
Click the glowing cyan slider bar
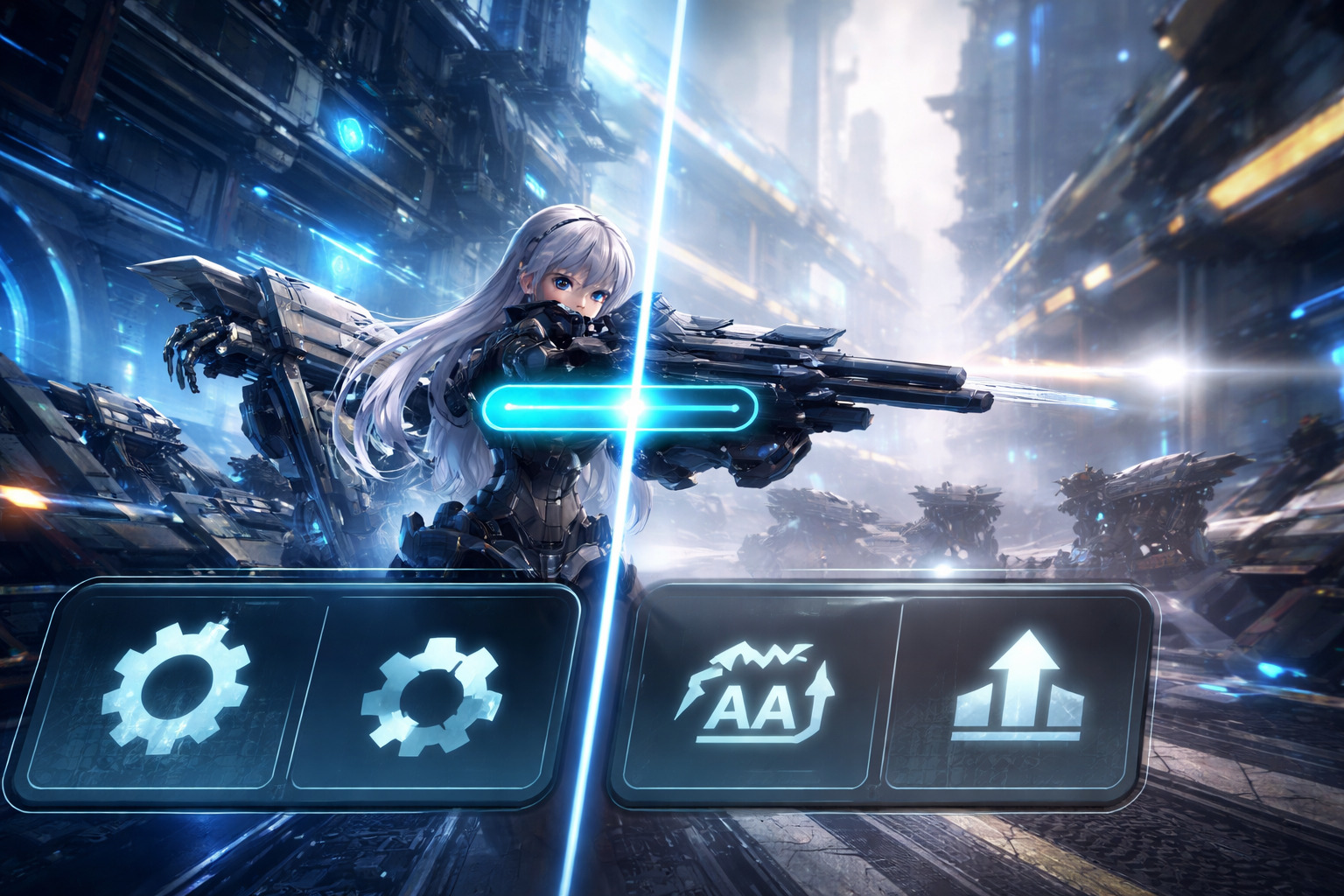619,407
